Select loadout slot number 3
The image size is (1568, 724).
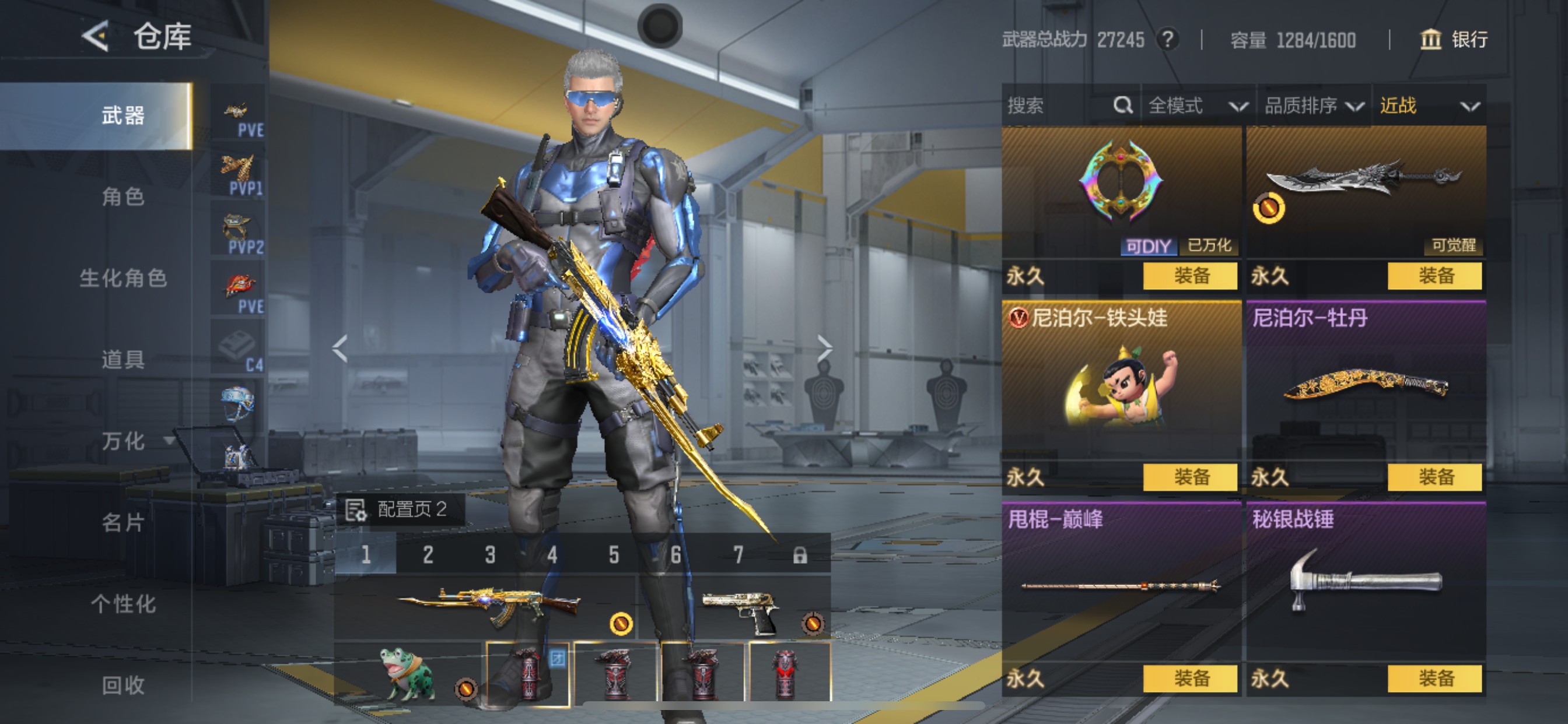(490, 554)
